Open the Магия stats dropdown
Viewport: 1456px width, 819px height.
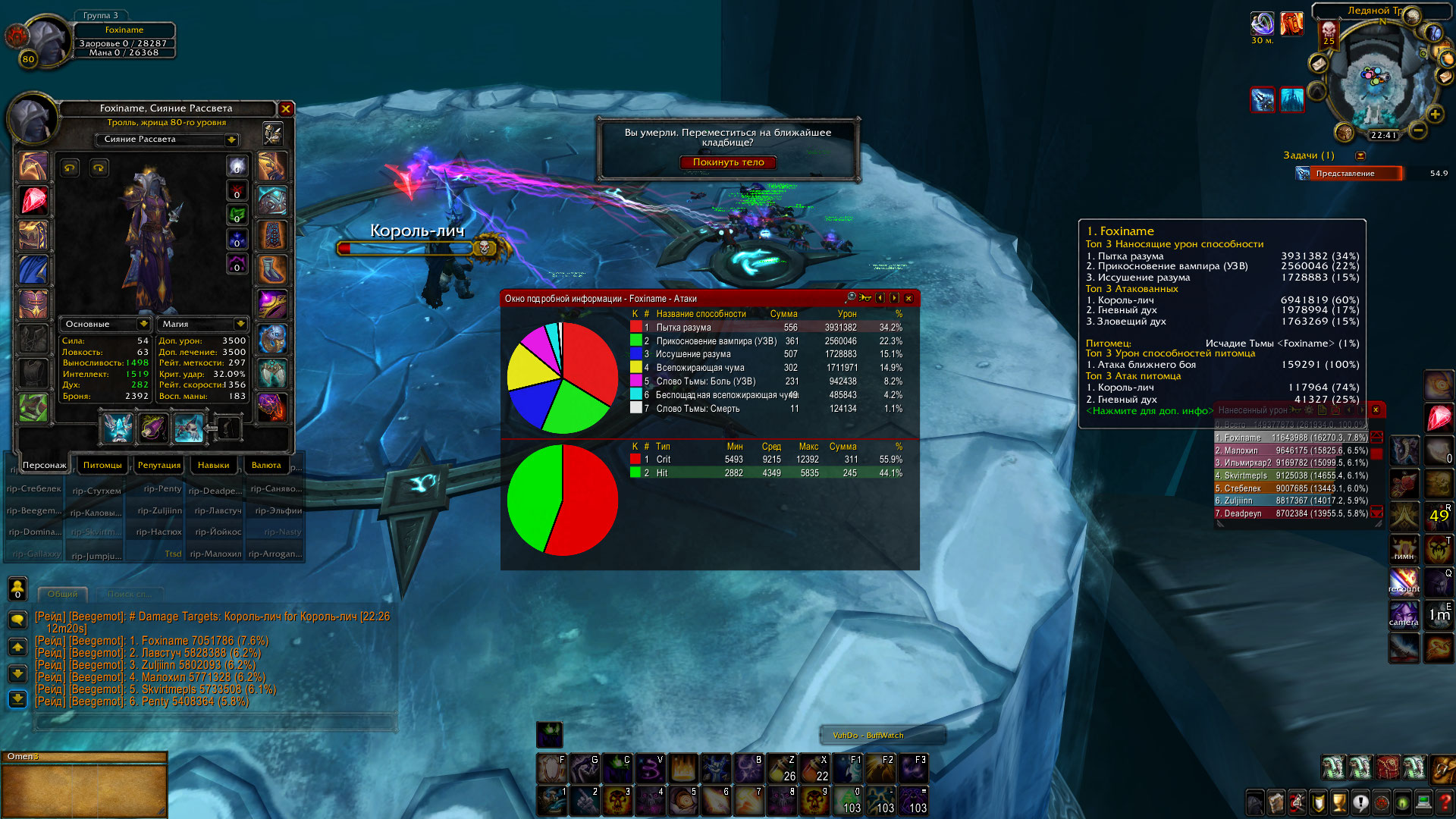click(240, 324)
